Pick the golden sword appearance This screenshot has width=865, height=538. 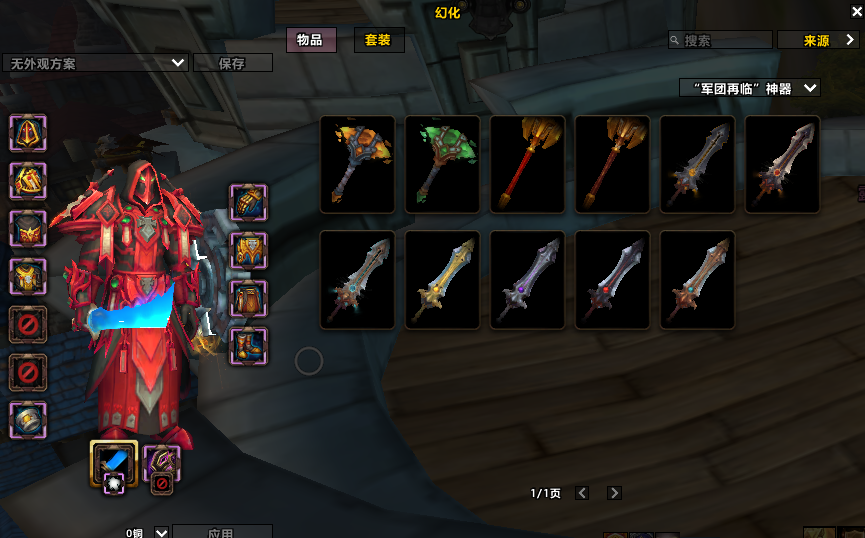(442, 280)
